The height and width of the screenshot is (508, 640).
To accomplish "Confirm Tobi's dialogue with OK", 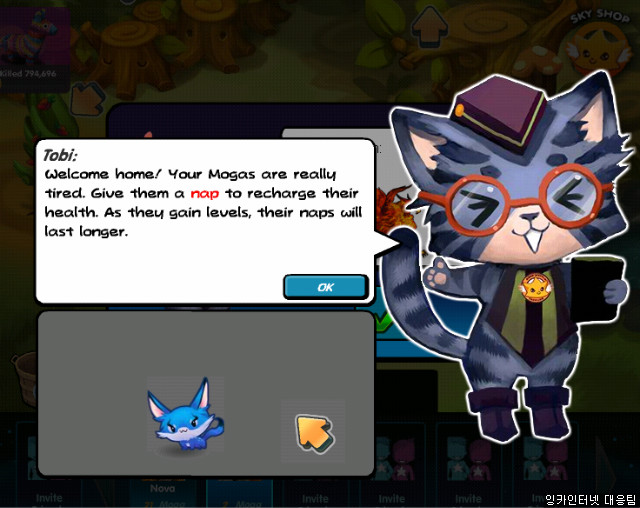I will pyautogui.click(x=325, y=287).
